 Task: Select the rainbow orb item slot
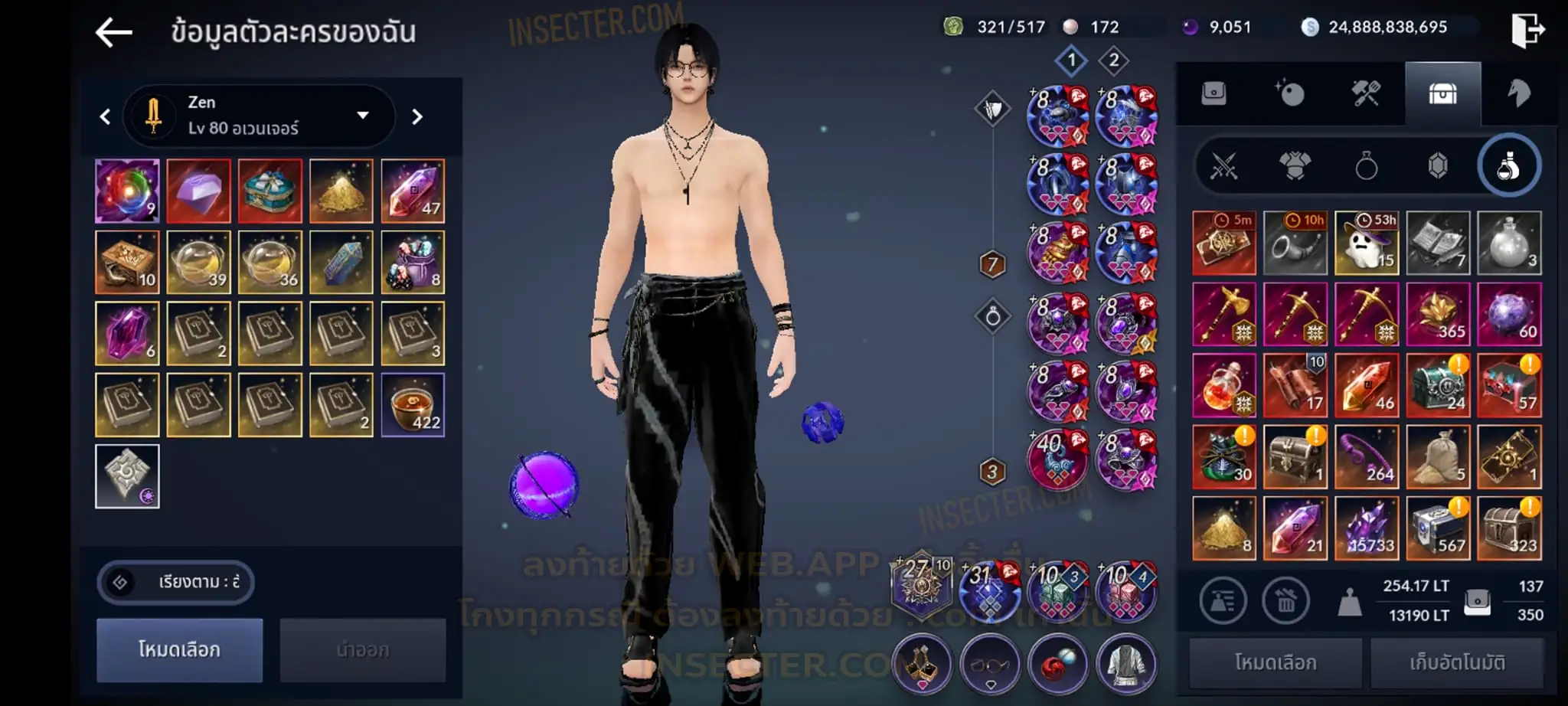click(127, 191)
